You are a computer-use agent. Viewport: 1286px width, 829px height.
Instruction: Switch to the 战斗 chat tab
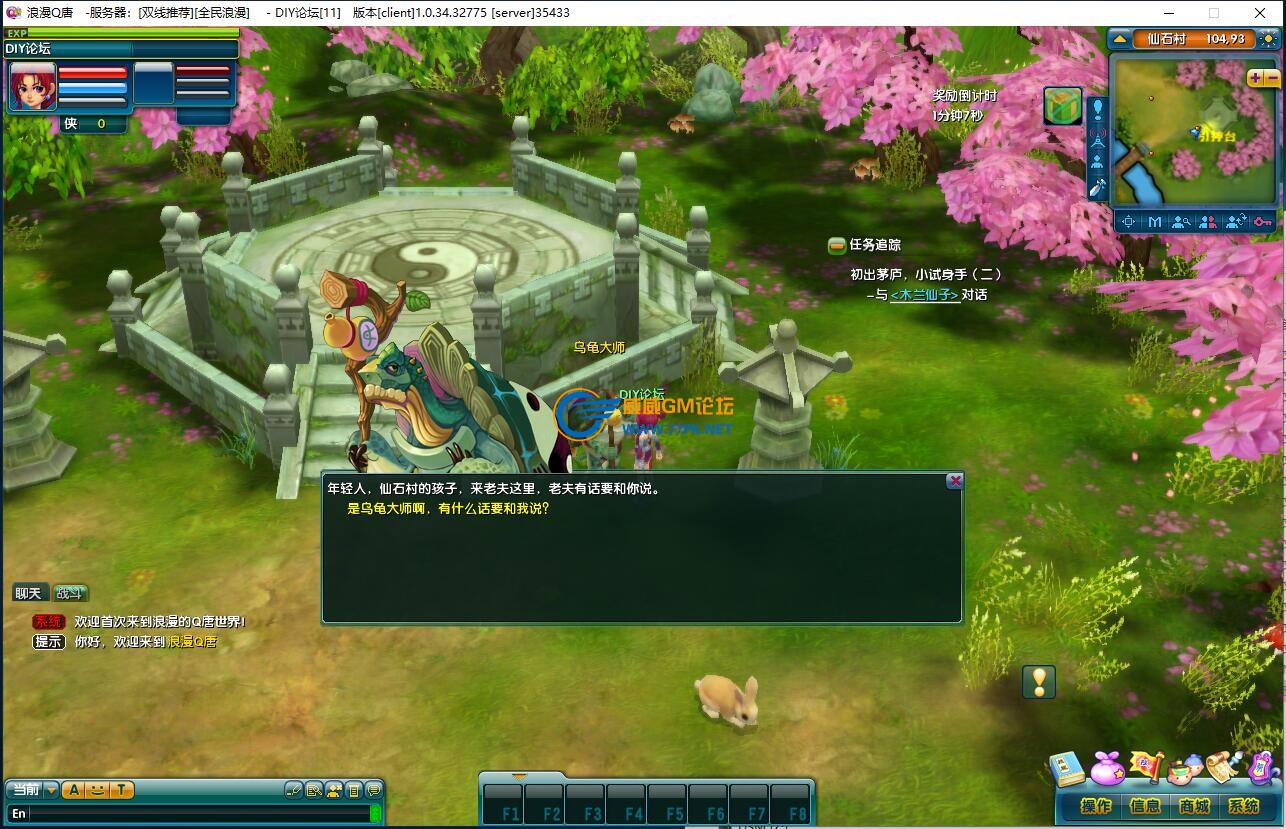point(69,593)
